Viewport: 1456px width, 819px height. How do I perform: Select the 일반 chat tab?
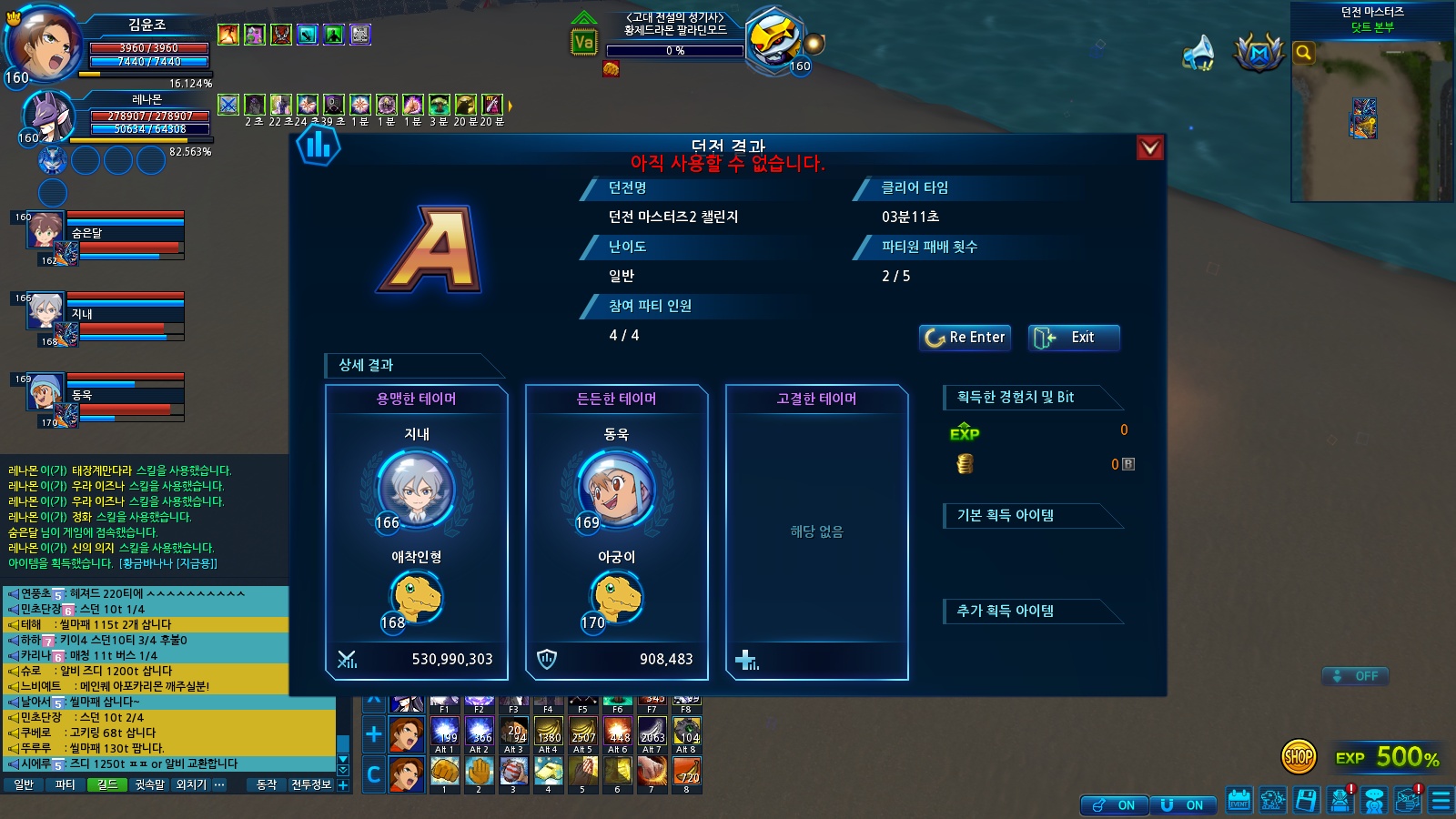click(x=24, y=784)
